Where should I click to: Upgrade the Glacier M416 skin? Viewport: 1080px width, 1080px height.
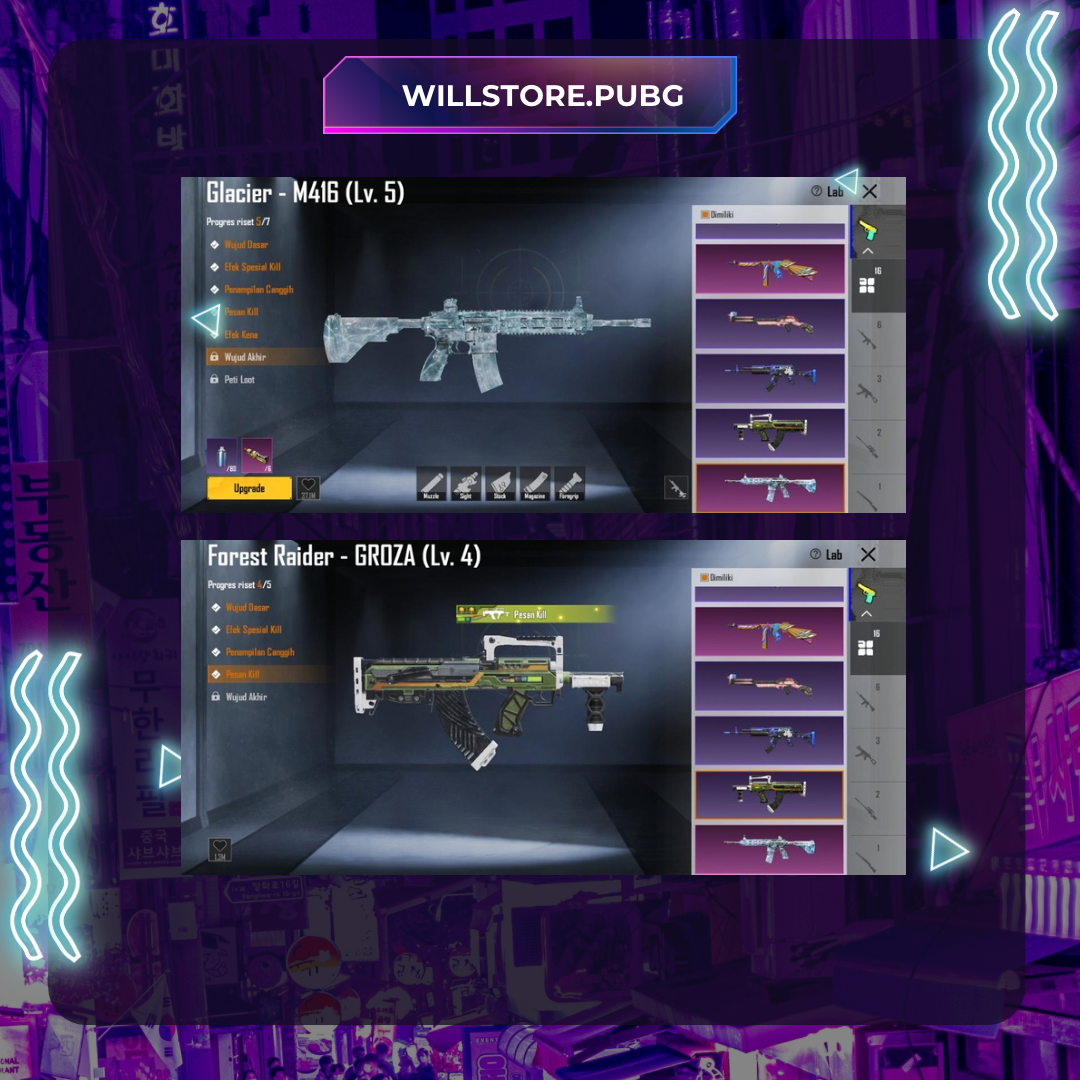click(249, 488)
